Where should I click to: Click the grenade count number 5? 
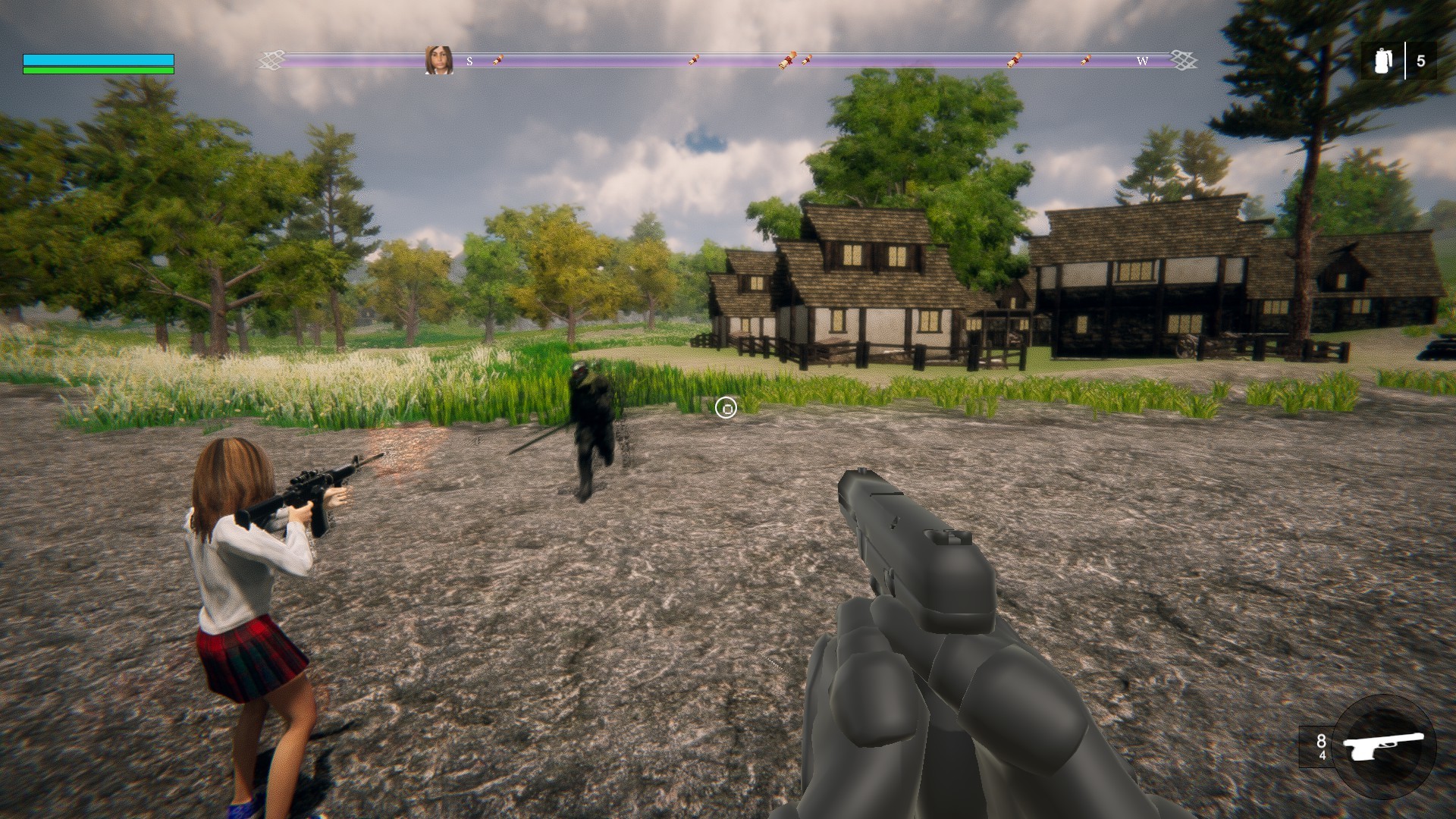pyautogui.click(x=1423, y=60)
